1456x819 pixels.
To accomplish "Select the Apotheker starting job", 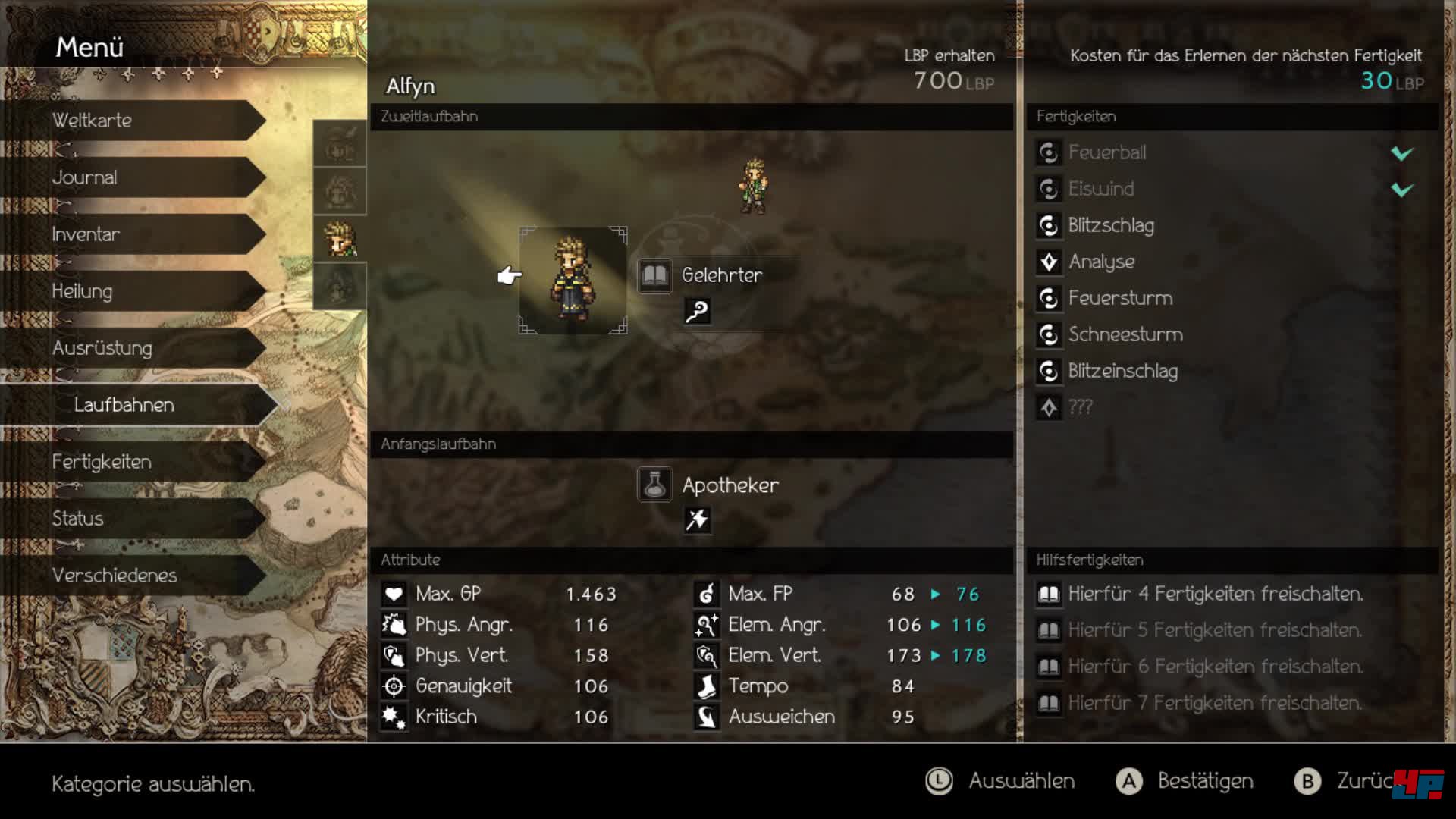I will pyautogui.click(x=728, y=485).
